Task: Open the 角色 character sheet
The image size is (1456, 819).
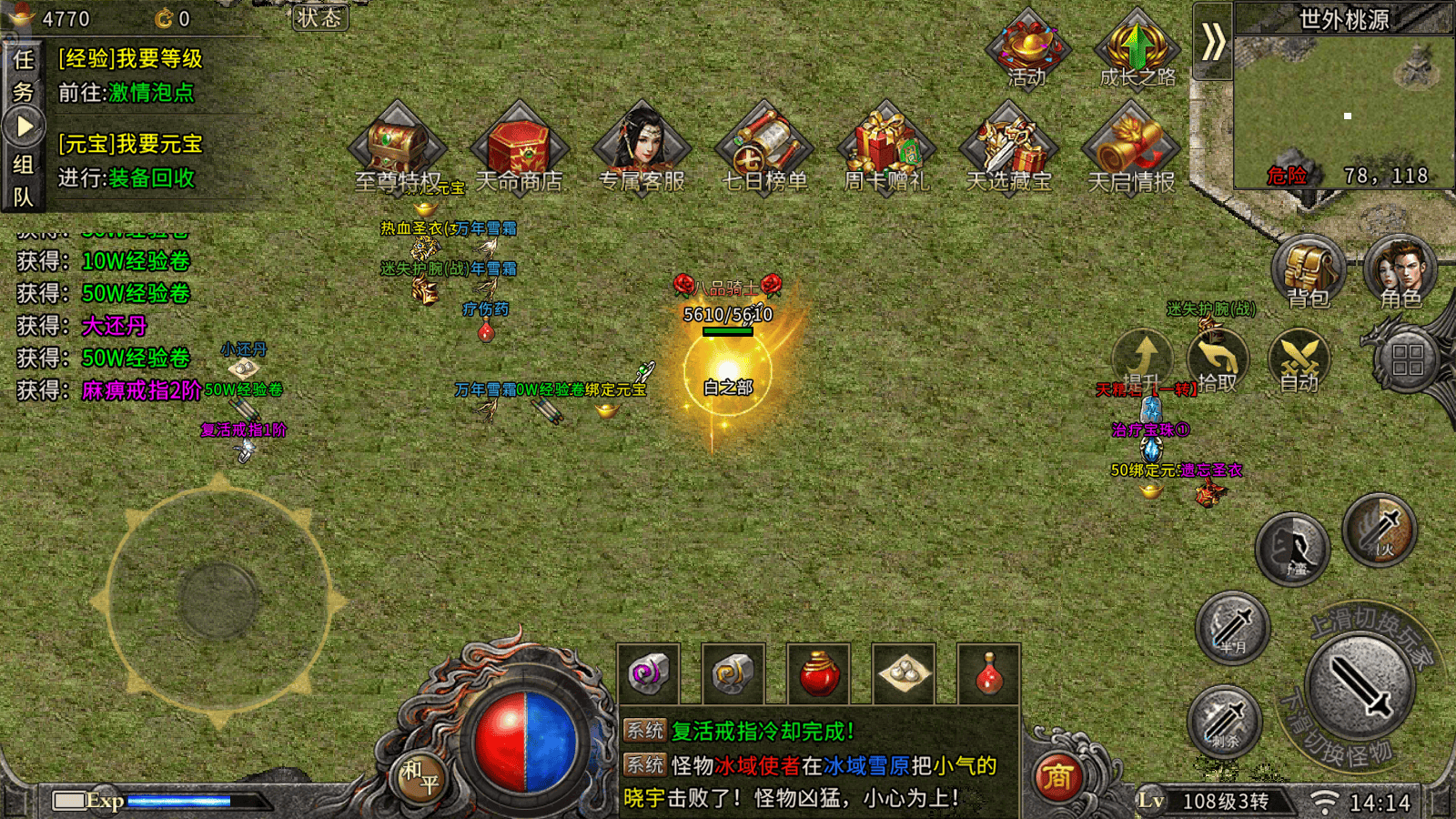Action: pos(1400,271)
